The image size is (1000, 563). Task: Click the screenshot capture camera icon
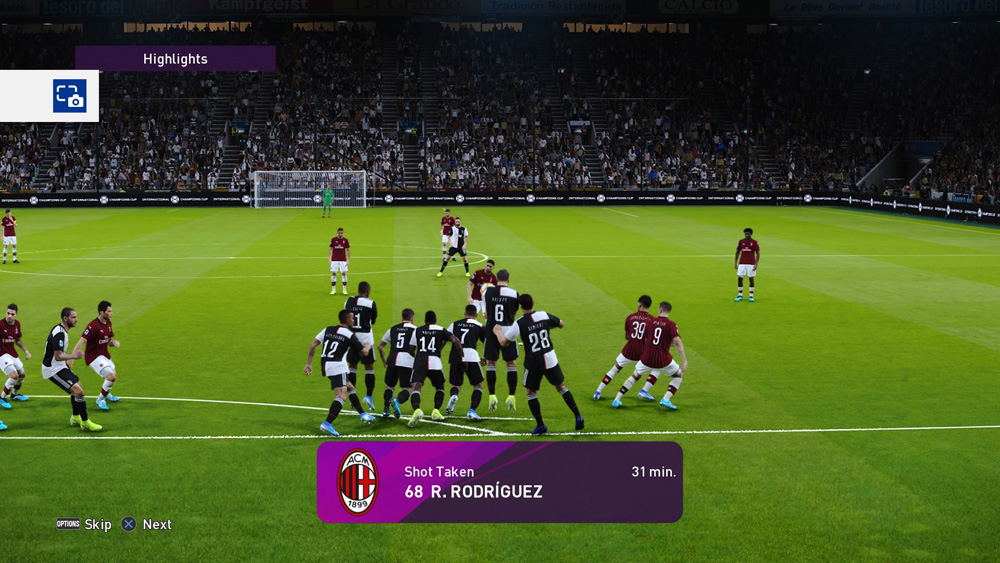tap(69, 96)
